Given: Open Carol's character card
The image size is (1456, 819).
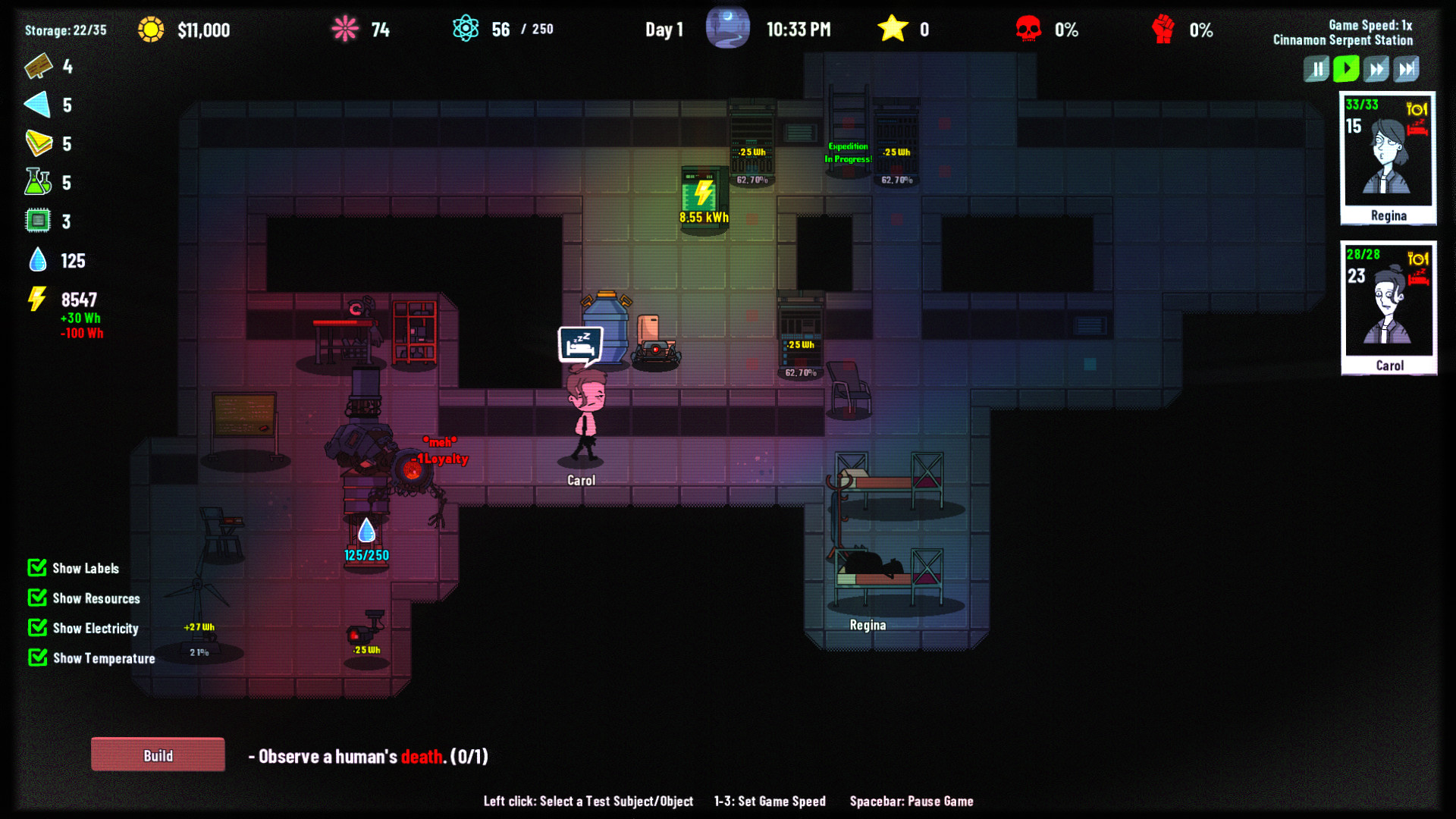Looking at the screenshot, I should pyautogui.click(x=1388, y=306).
